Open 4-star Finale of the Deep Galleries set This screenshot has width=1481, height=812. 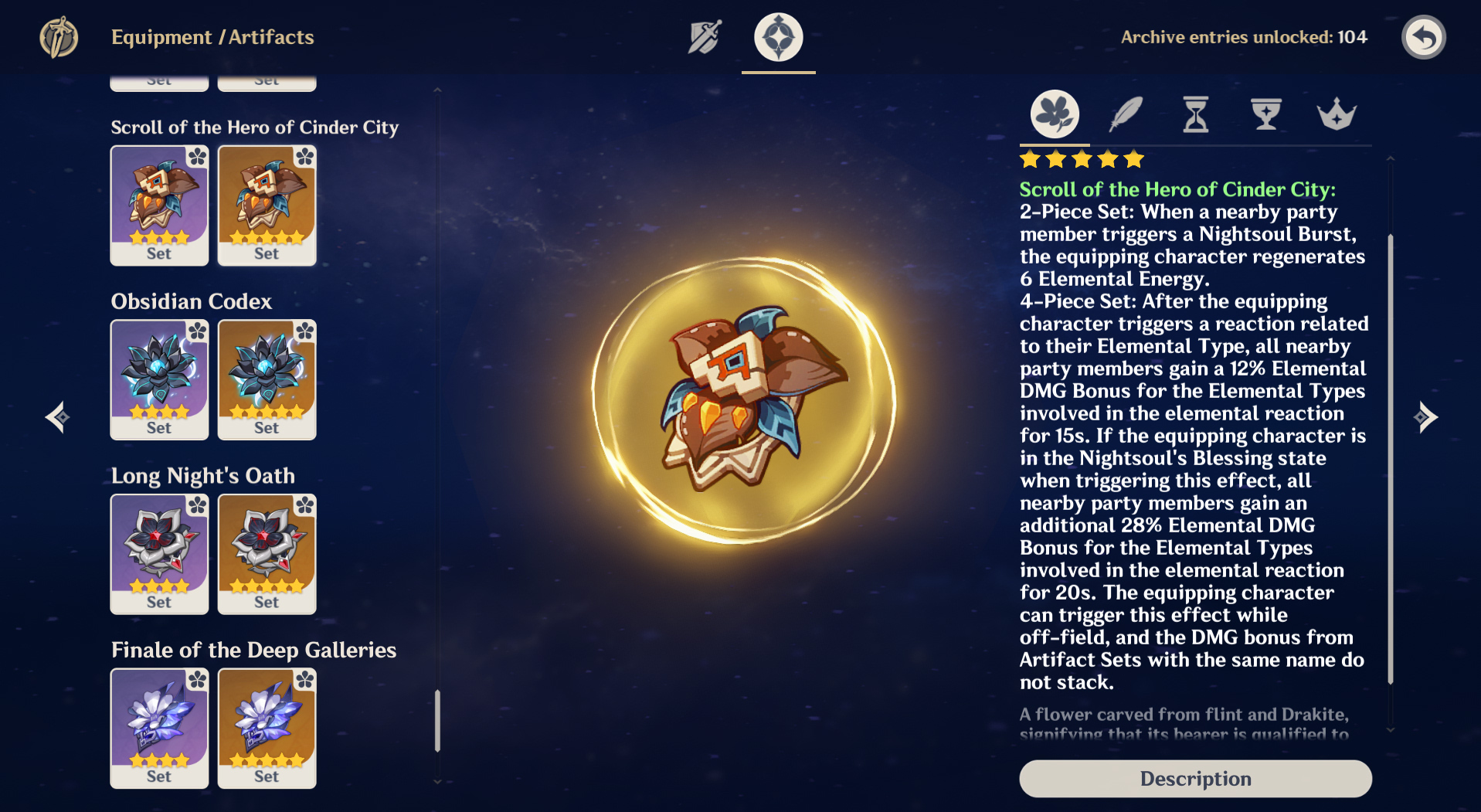[x=159, y=729]
